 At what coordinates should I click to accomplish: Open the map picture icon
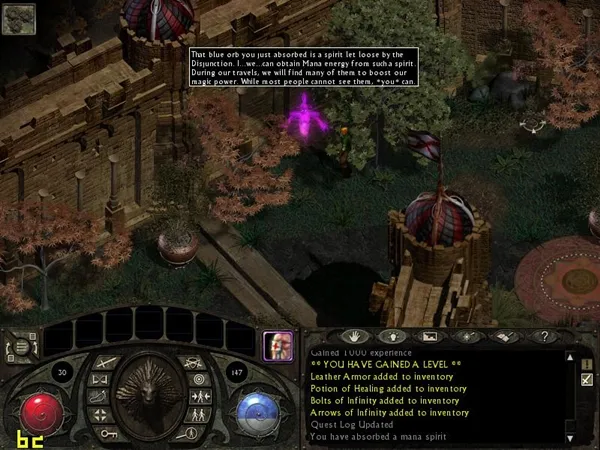click(429, 336)
